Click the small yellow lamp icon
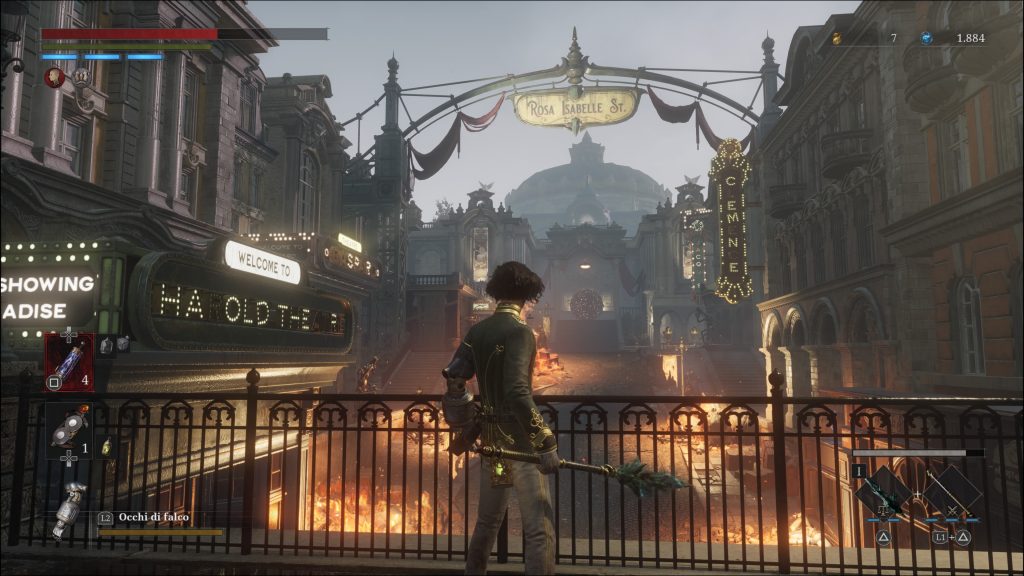 point(106,446)
